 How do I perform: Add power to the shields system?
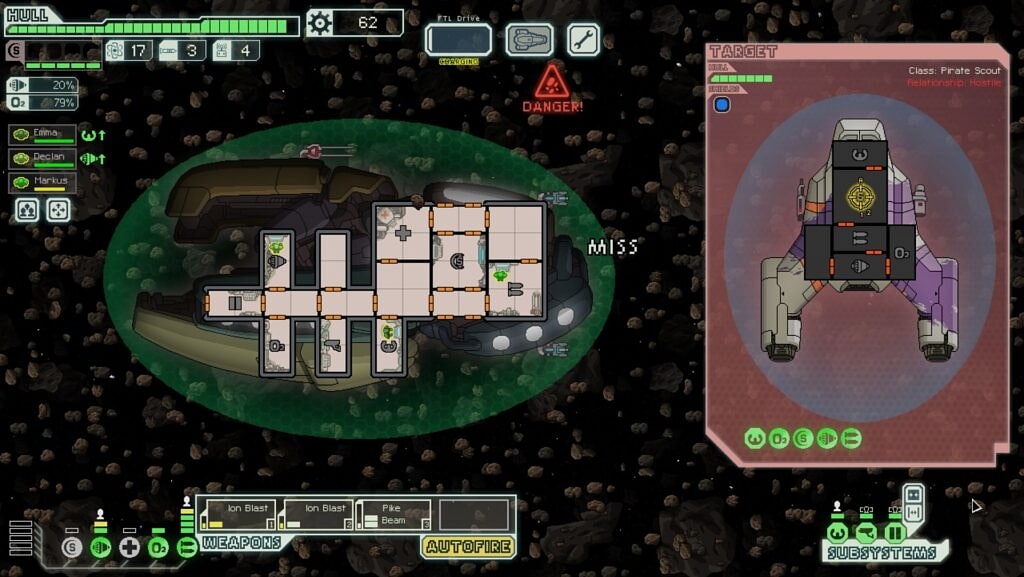coord(71,547)
